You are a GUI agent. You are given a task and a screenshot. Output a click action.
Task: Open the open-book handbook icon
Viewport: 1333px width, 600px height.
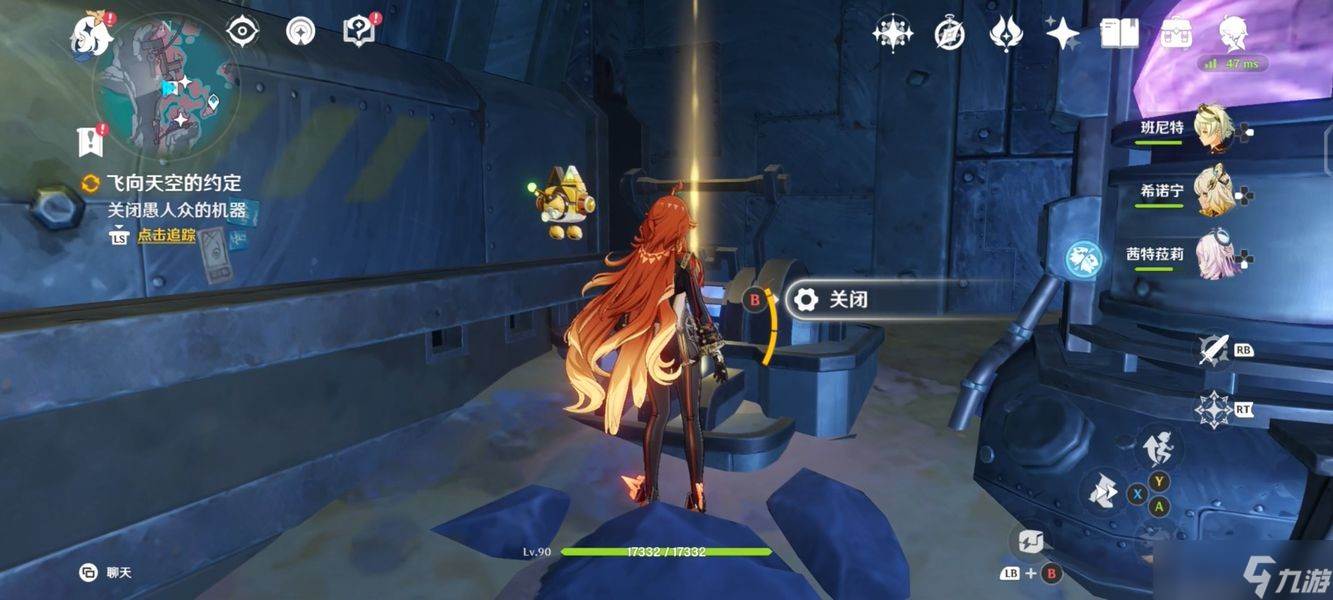[1120, 34]
